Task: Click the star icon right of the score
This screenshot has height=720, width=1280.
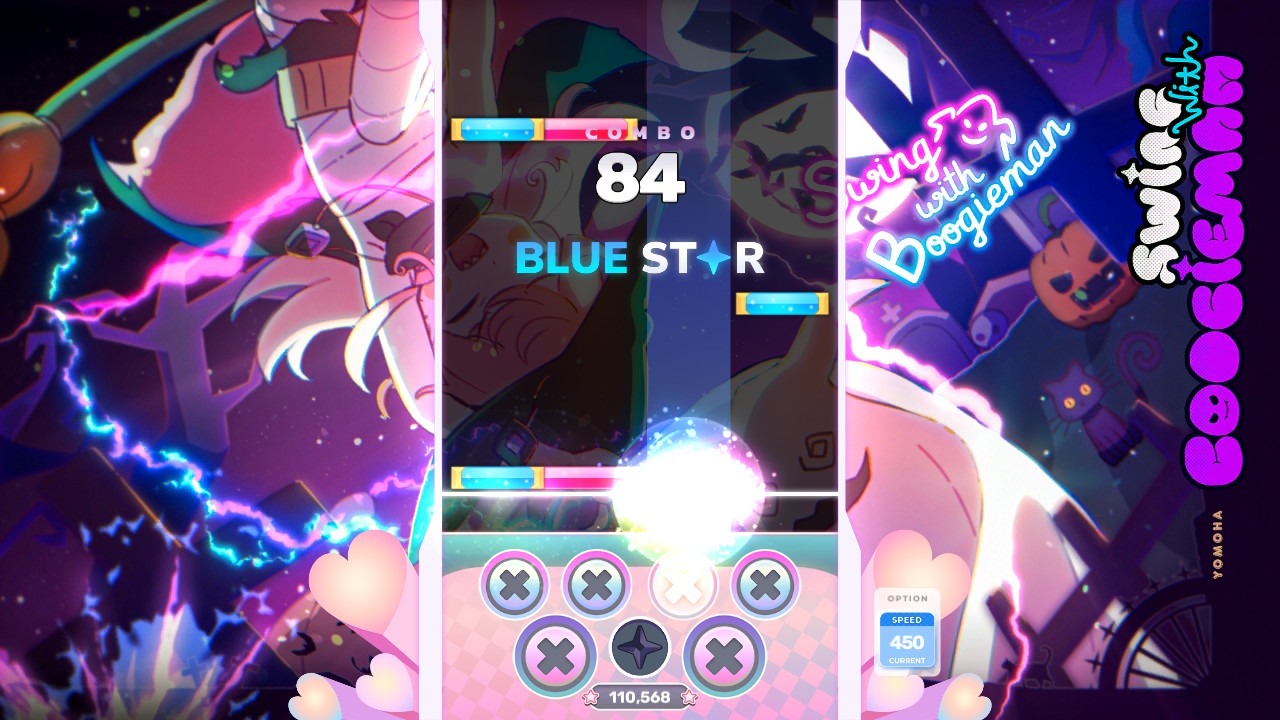Action: [688, 699]
